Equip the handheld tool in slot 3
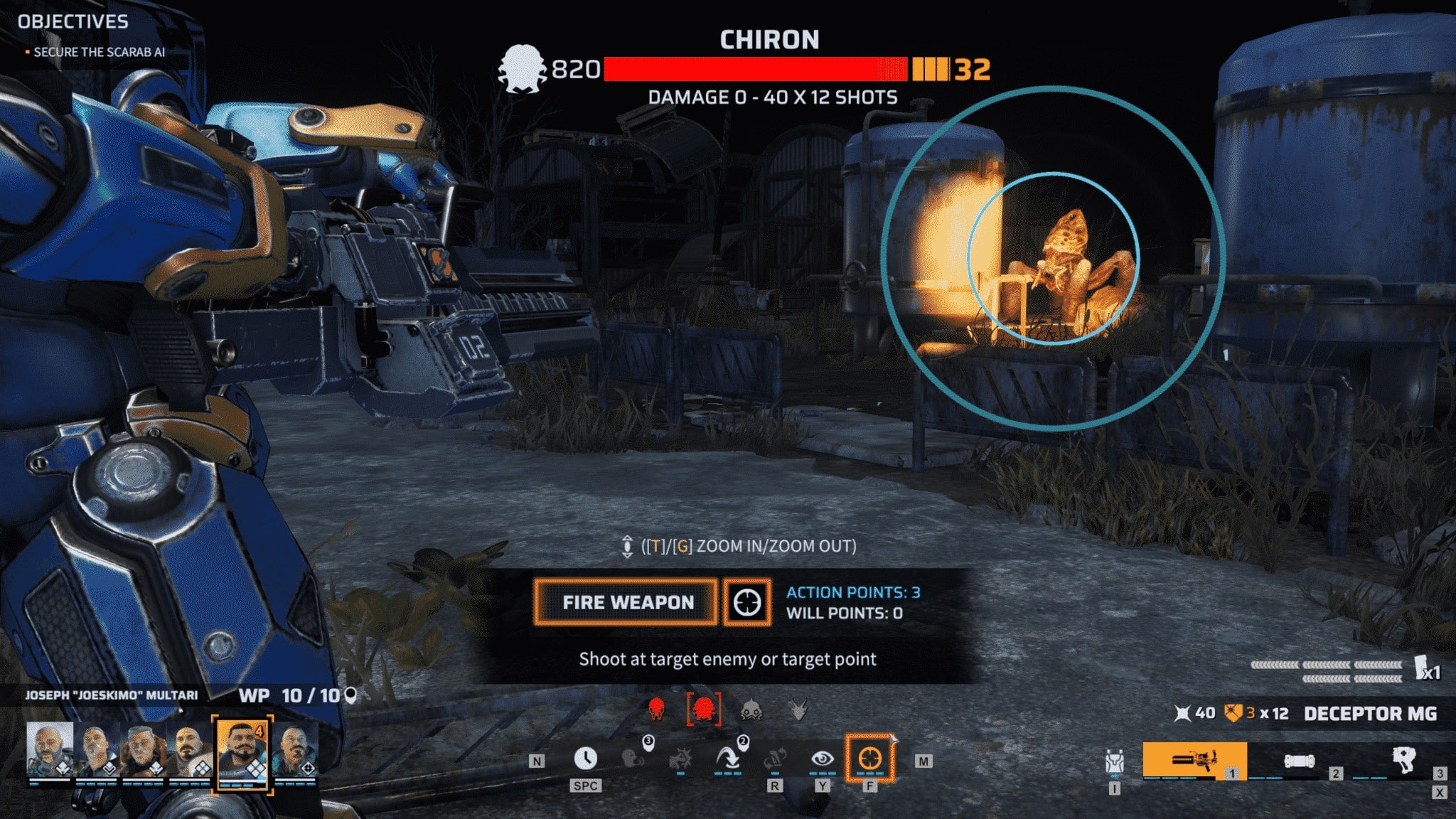This screenshot has height=819, width=1456. (x=1403, y=760)
